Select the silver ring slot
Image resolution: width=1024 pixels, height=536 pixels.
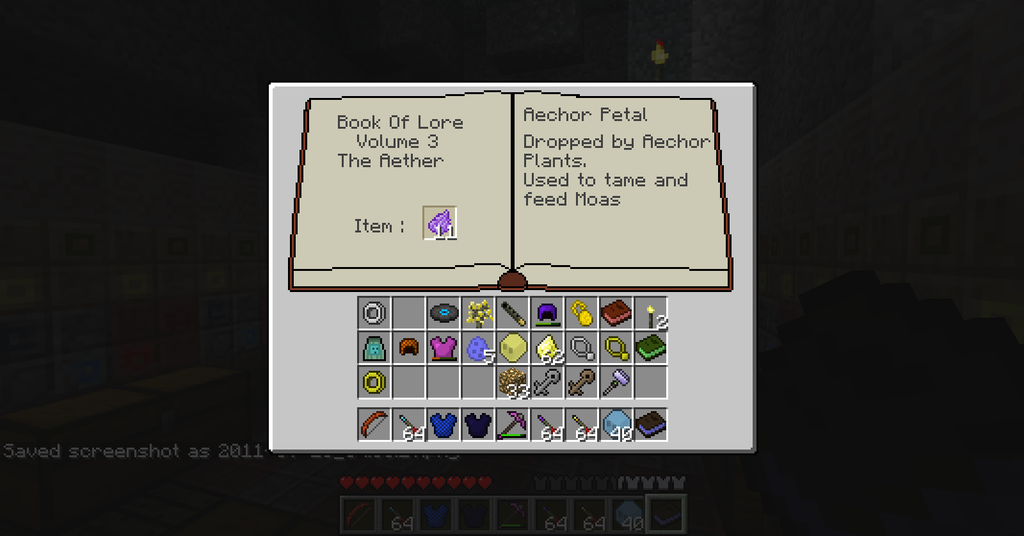(374, 313)
